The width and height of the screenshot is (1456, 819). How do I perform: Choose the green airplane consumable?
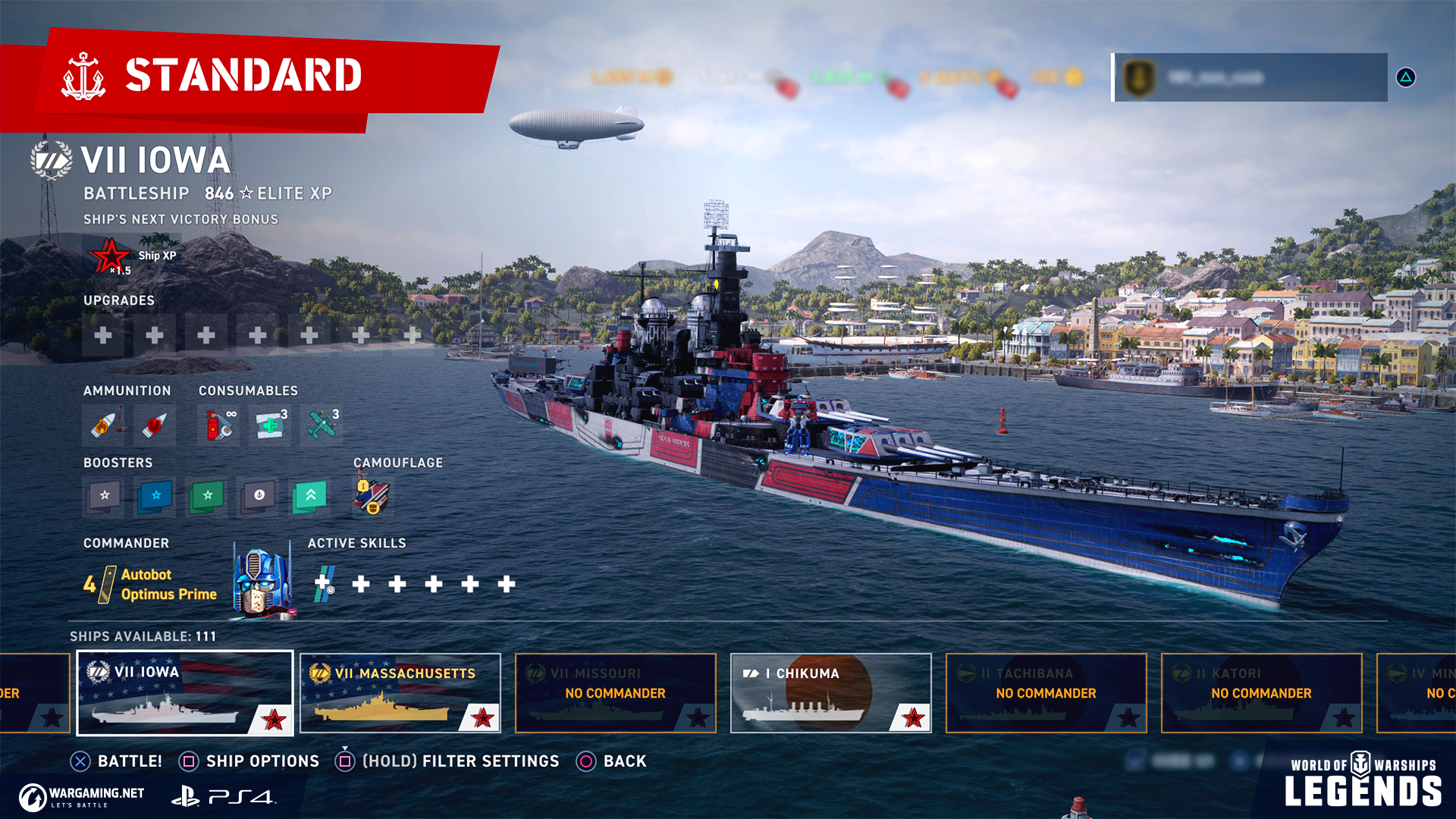[322, 425]
